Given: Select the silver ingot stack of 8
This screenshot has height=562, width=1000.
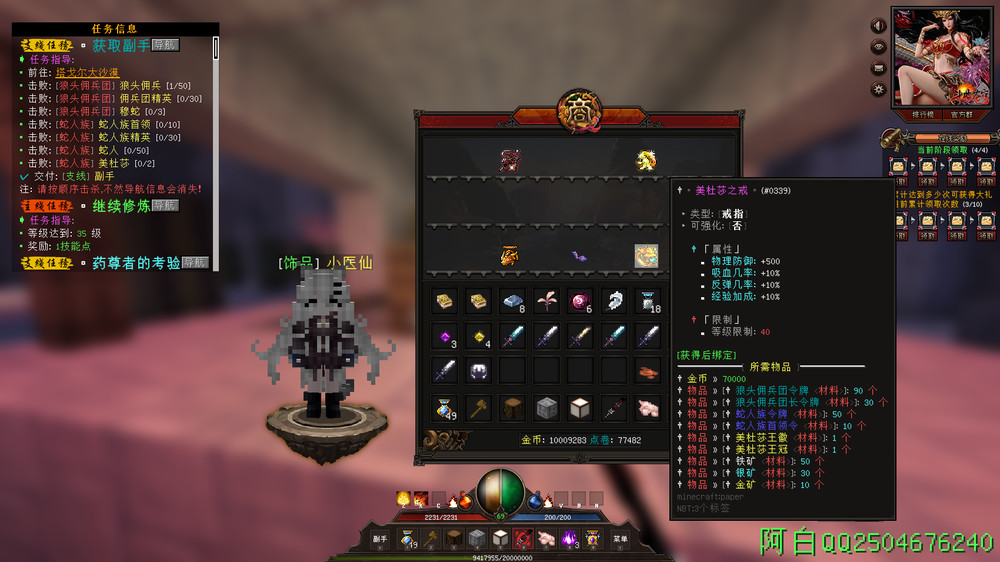Looking at the screenshot, I should click(x=513, y=301).
